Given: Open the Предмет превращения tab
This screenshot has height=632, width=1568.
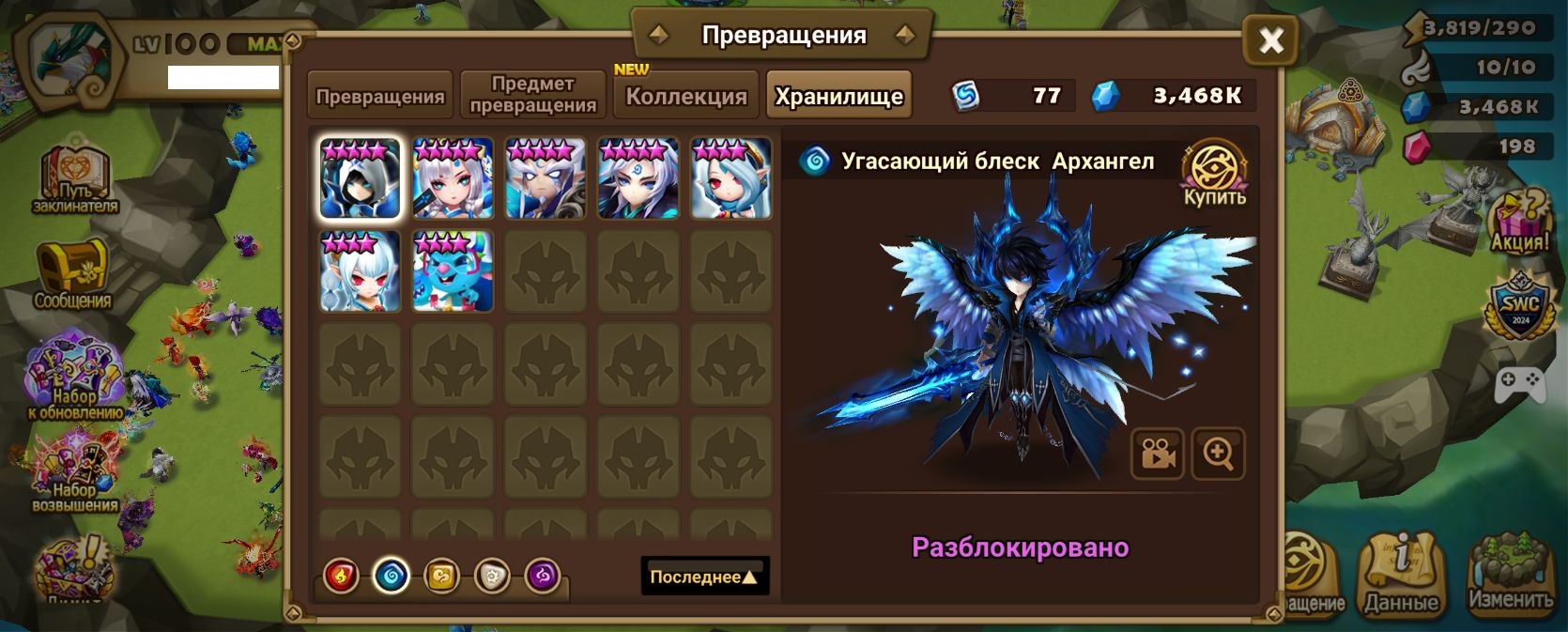Looking at the screenshot, I should (x=532, y=95).
